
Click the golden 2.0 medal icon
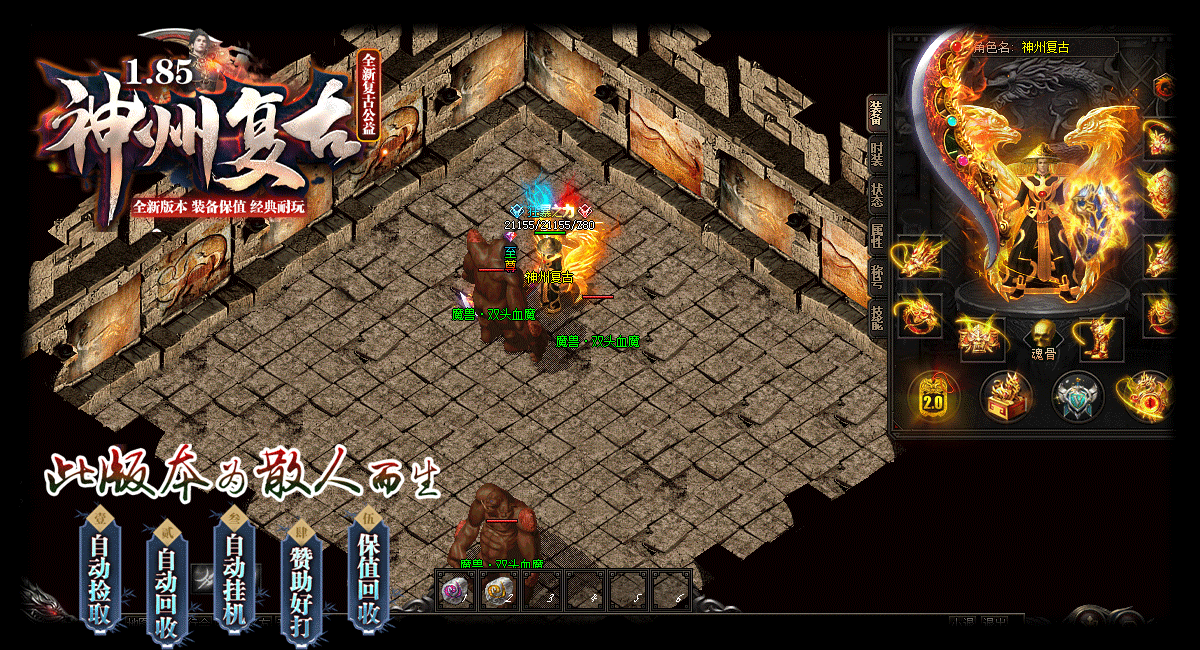[932, 396]
